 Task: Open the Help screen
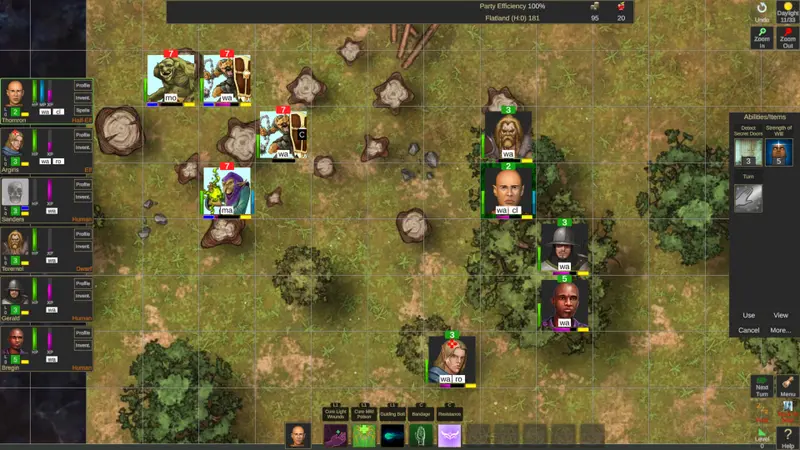(x=788, y=436)
